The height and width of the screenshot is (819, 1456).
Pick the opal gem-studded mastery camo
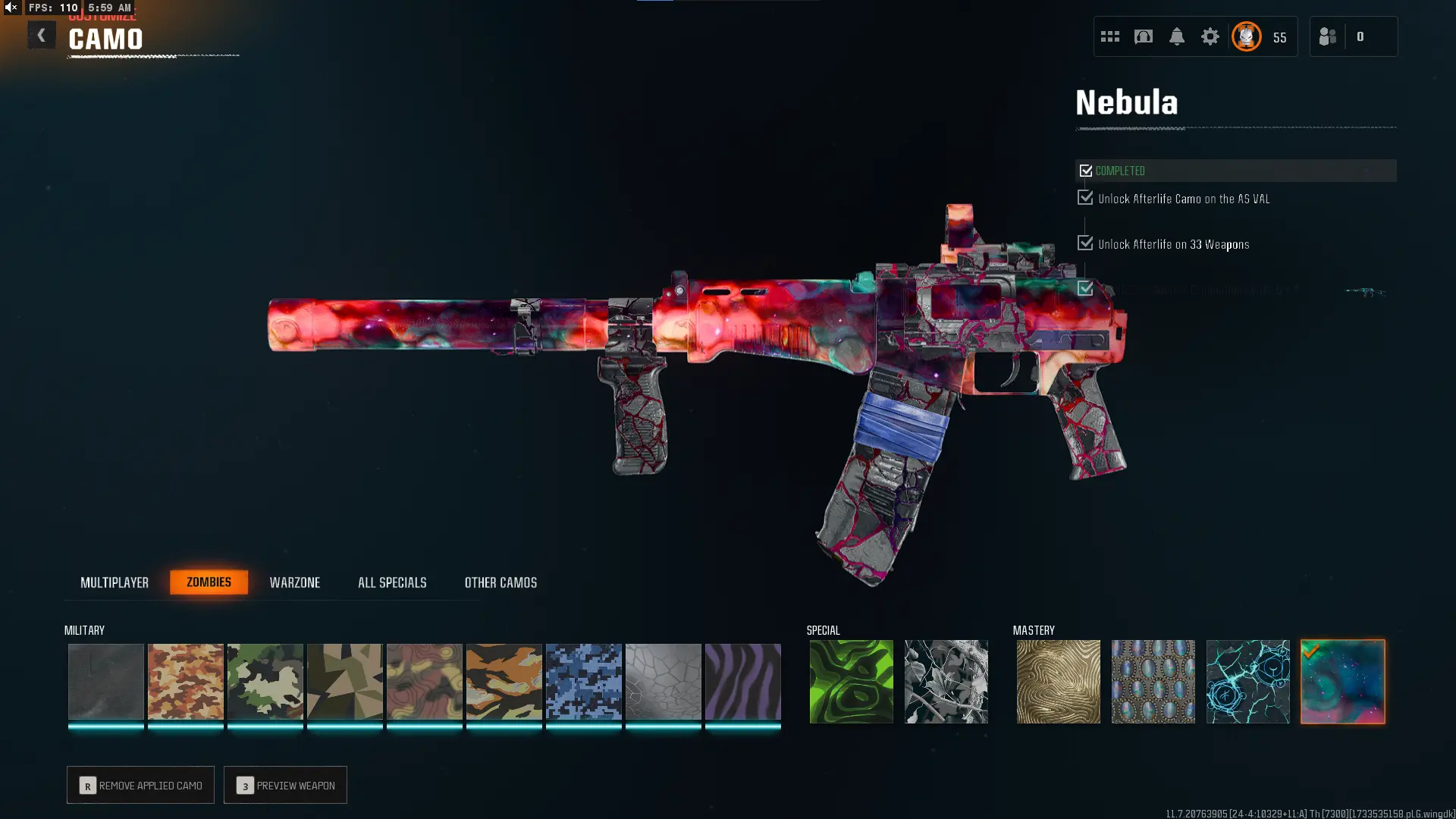tap(1153, 681)
